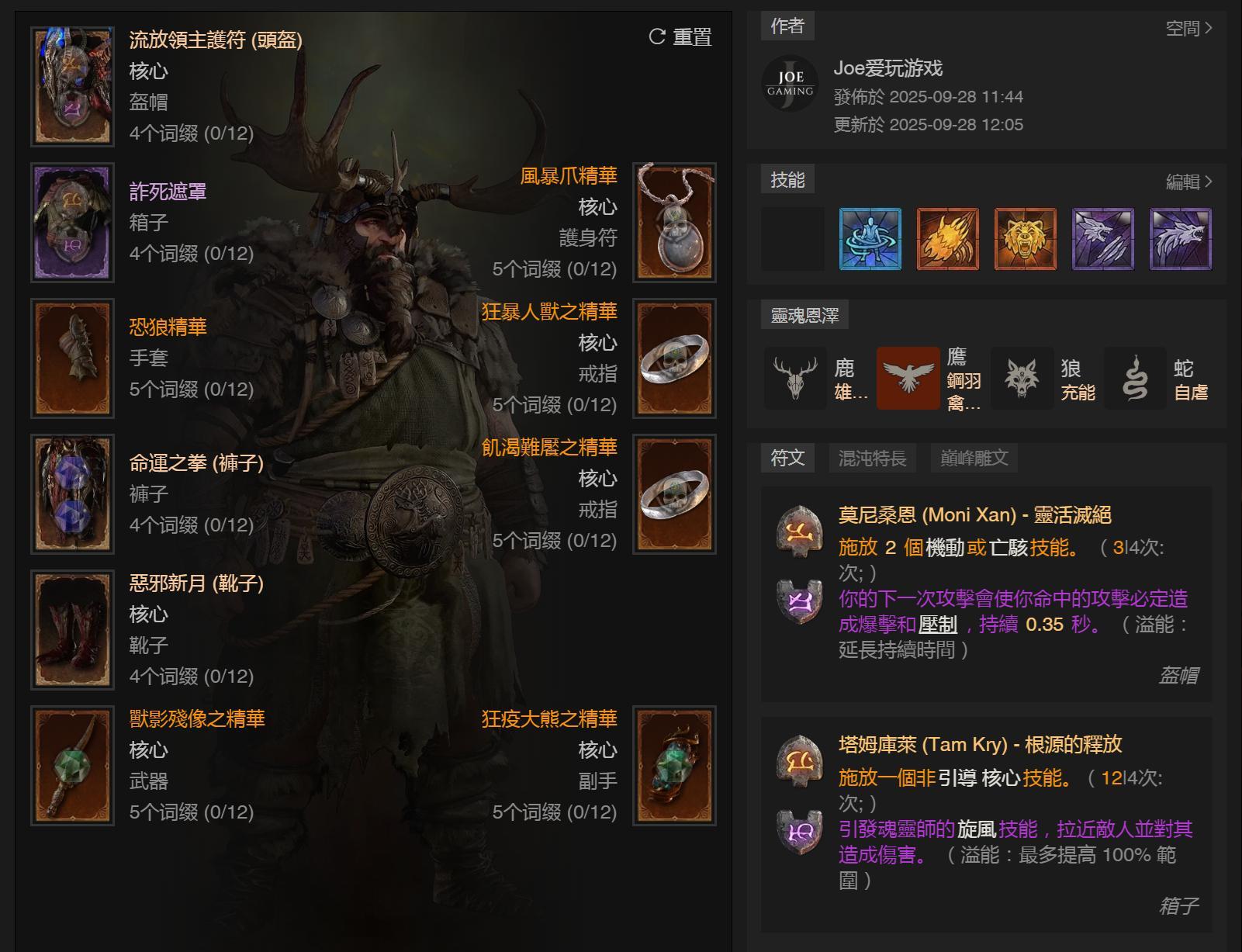Open the 詐死遮罩 chest armor icon
Image resolution: width=1242 pixels, height=952 pixels.
[71, 221]
